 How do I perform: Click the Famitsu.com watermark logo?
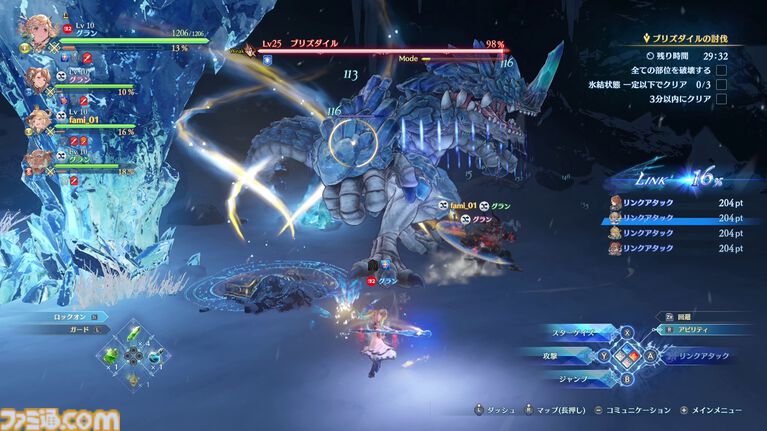60,419
